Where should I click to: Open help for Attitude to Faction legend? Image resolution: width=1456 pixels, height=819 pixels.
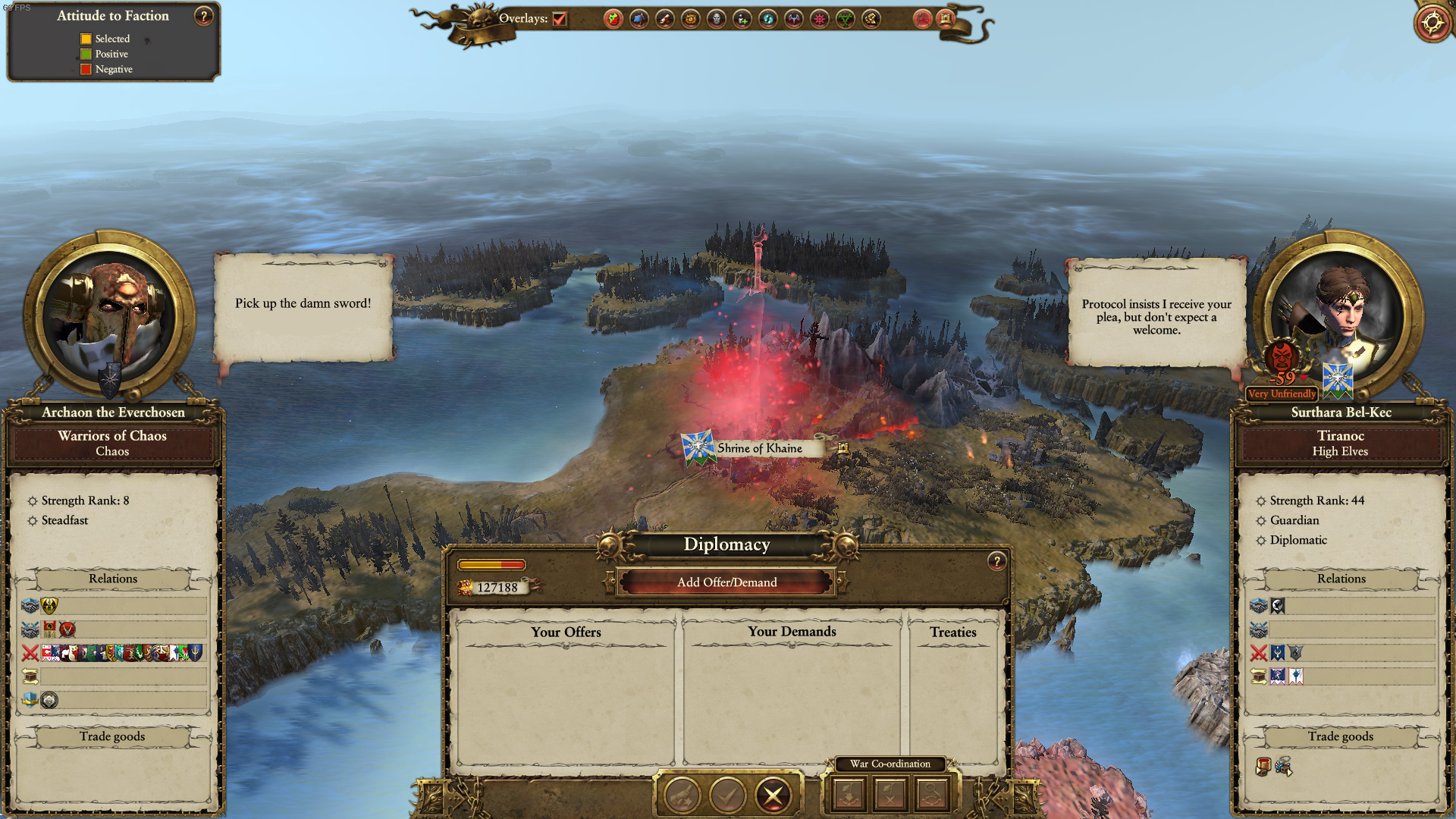pyautogui.click(x=203, y=16)
